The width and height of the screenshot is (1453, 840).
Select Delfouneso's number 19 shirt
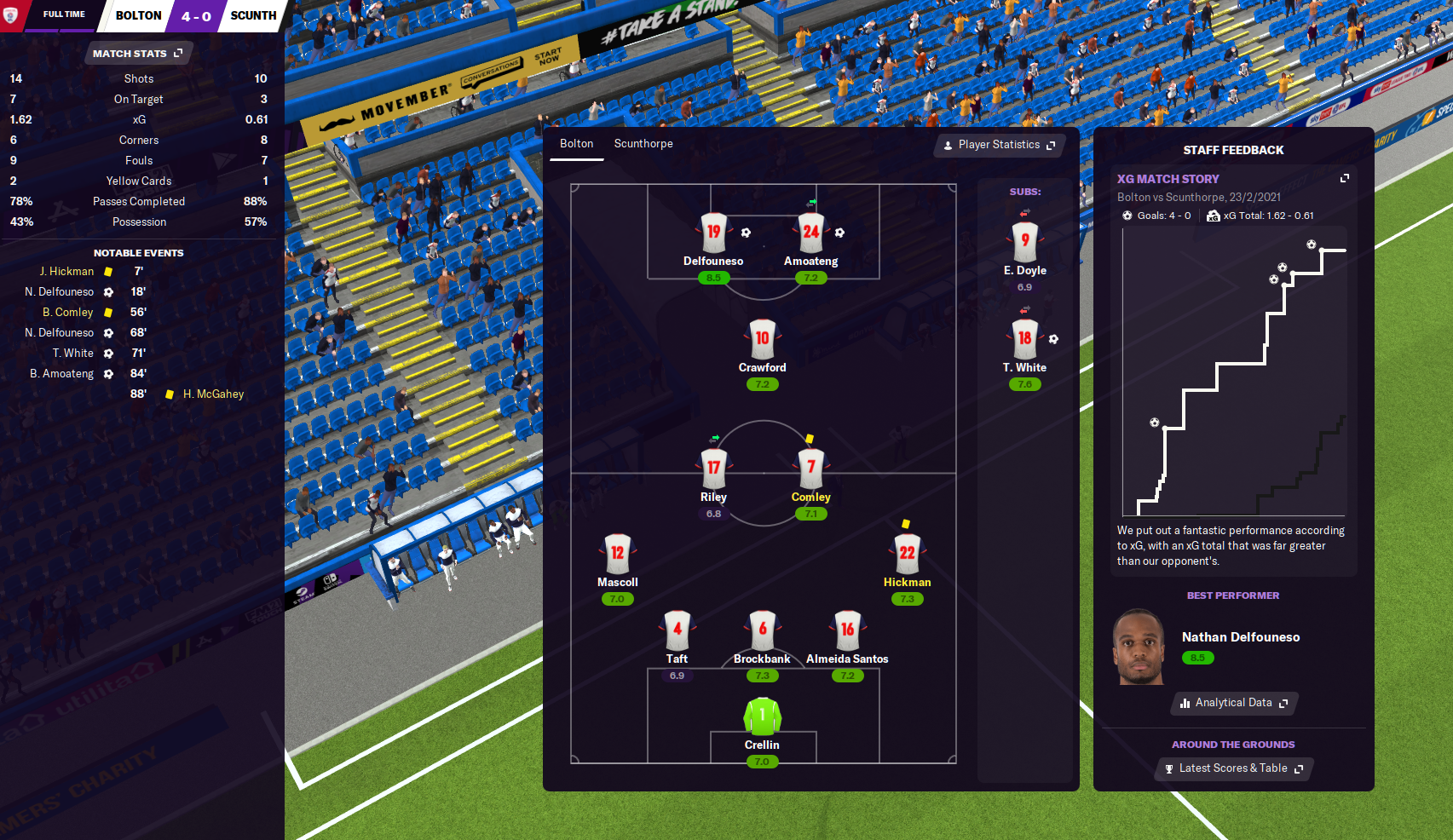(713, 232)
